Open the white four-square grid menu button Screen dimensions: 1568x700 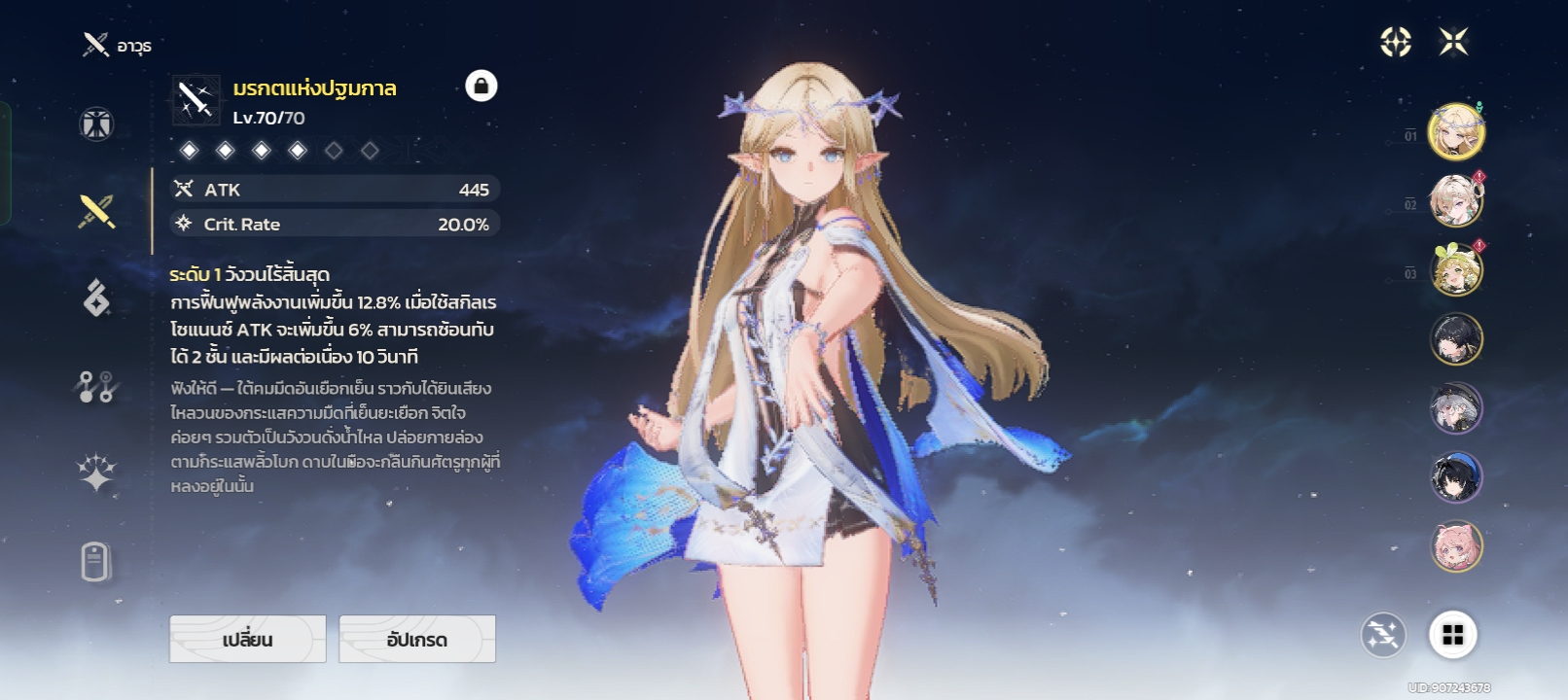pos(1452,635)
